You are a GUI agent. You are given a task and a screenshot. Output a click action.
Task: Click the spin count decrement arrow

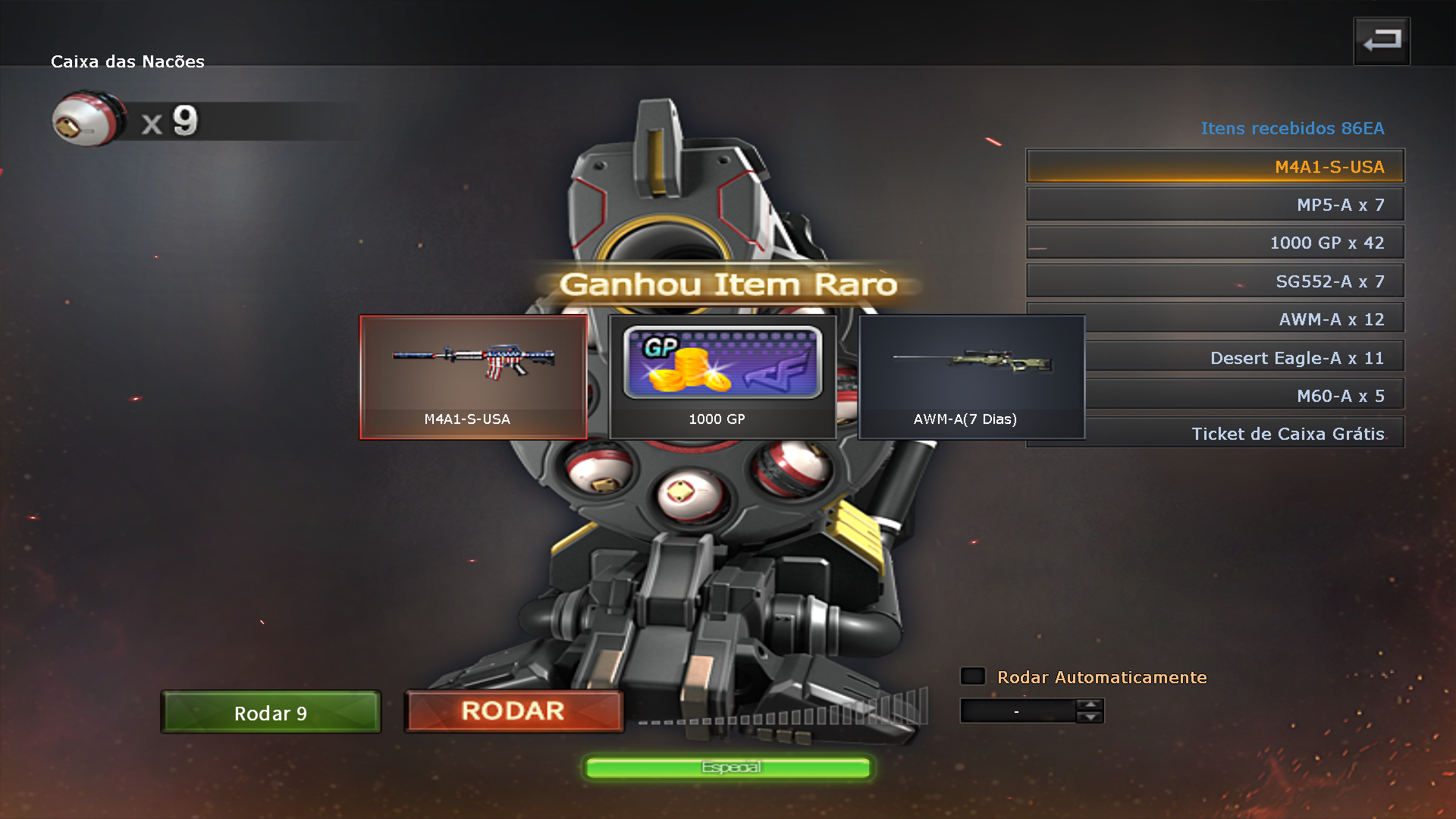[1090, 717]
